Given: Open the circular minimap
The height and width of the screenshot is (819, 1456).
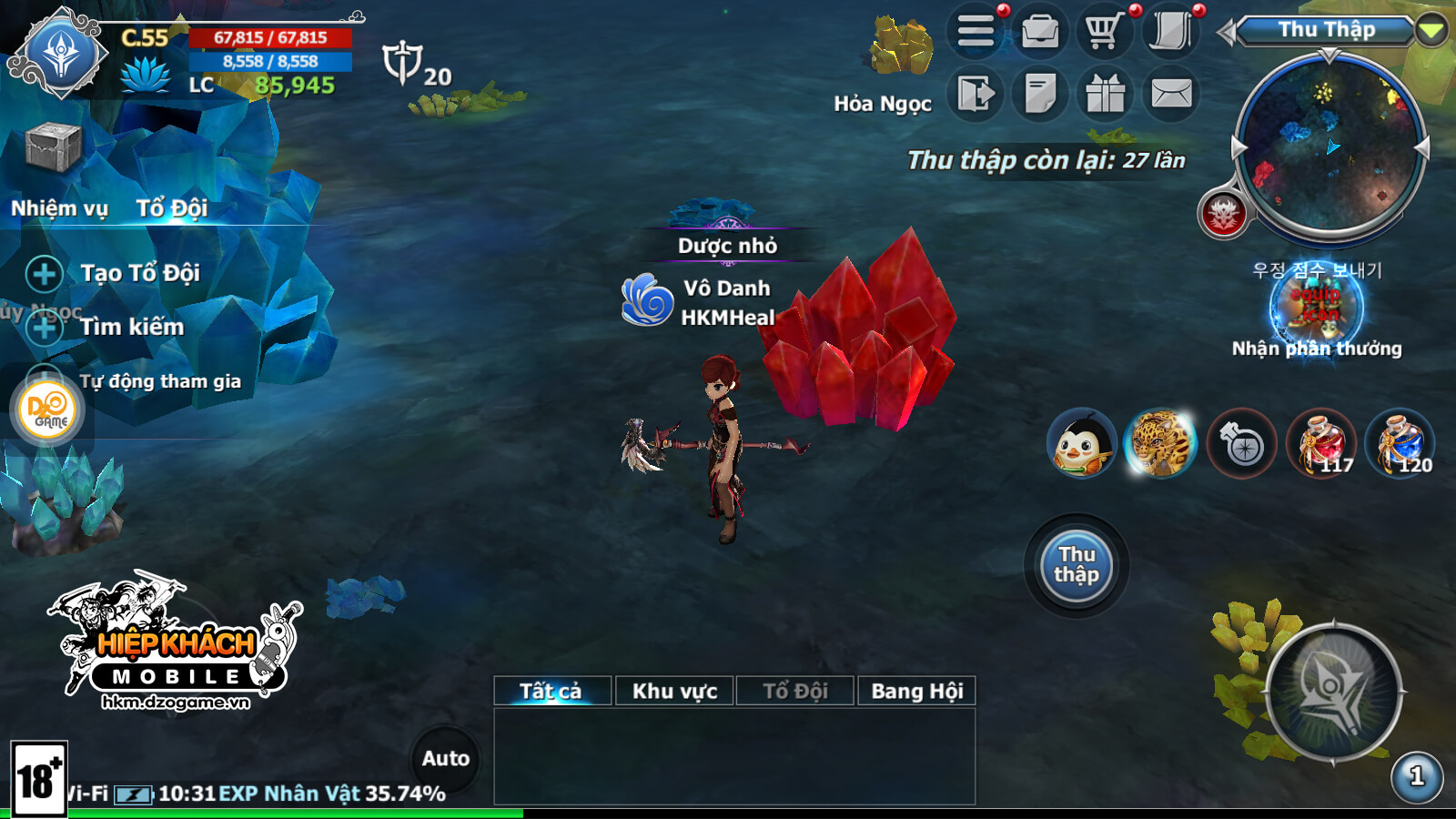Looking at the screenshot, I should (x=1330, y=146).
